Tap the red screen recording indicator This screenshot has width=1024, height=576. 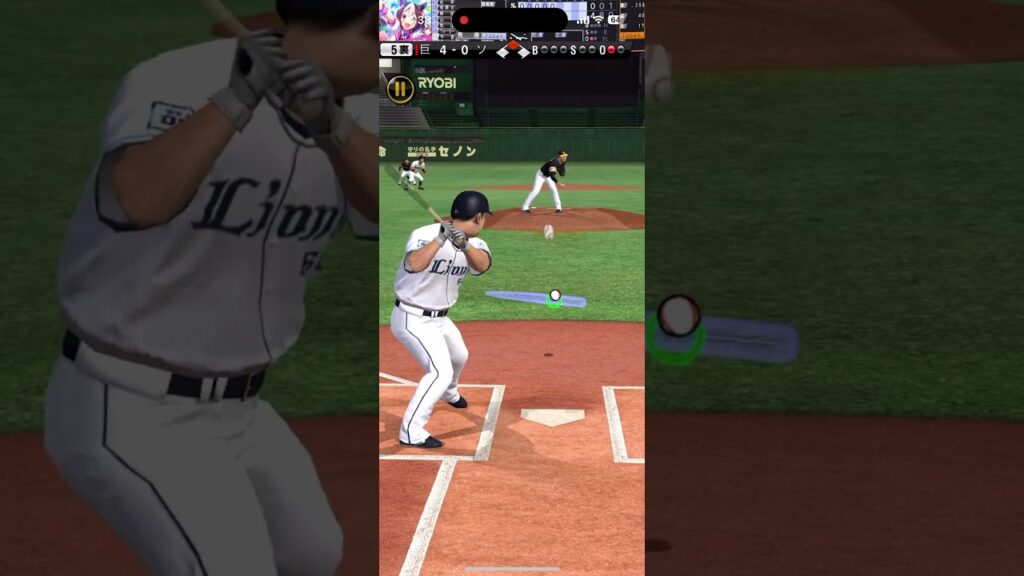(x=464, y=20)
